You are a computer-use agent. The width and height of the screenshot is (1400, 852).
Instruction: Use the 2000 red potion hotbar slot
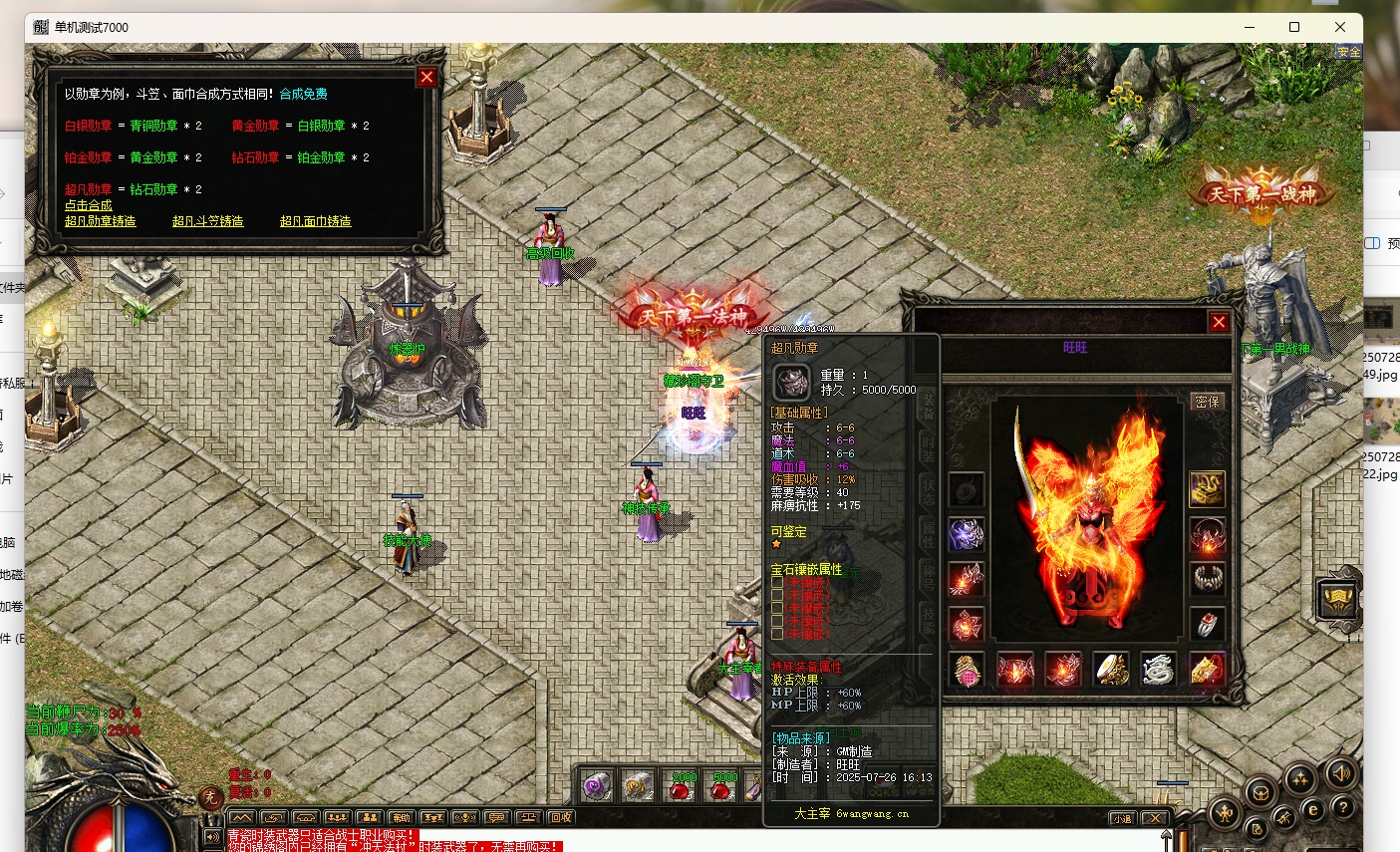pos(682,787)
